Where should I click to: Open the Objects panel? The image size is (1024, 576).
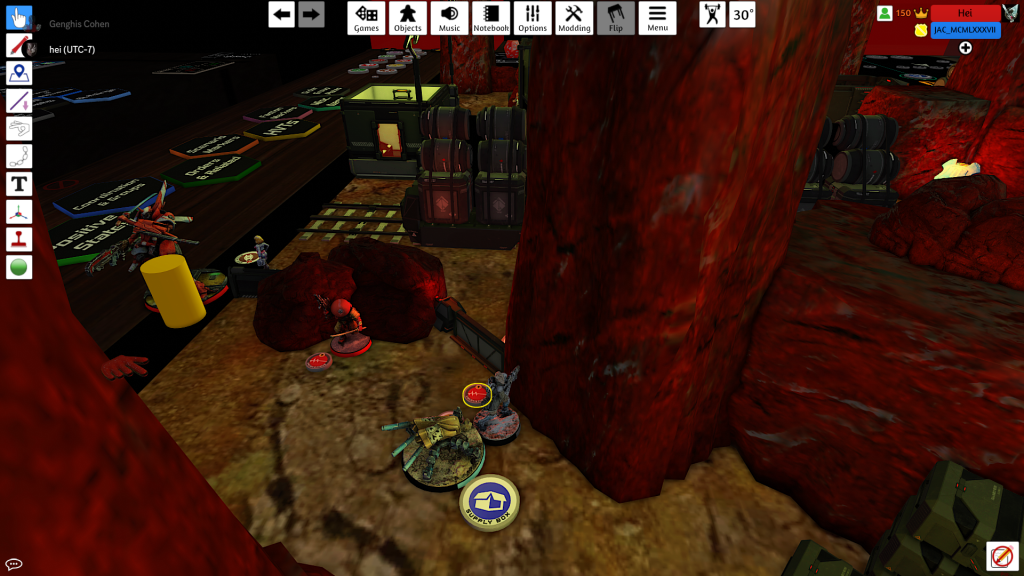tap(408, 18)
